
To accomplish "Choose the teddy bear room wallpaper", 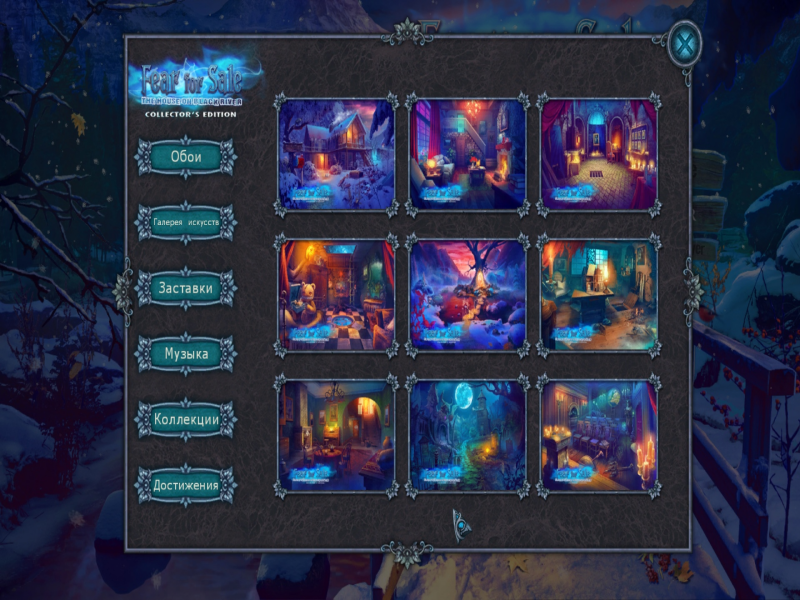I will click(x=336, y=294).
